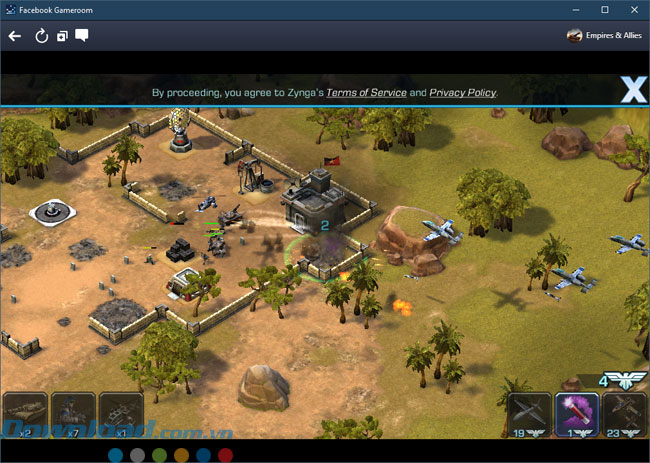Click the Gameroom overlapping windows icon
This screenshot has height=463, width=650.
[62, 36]
